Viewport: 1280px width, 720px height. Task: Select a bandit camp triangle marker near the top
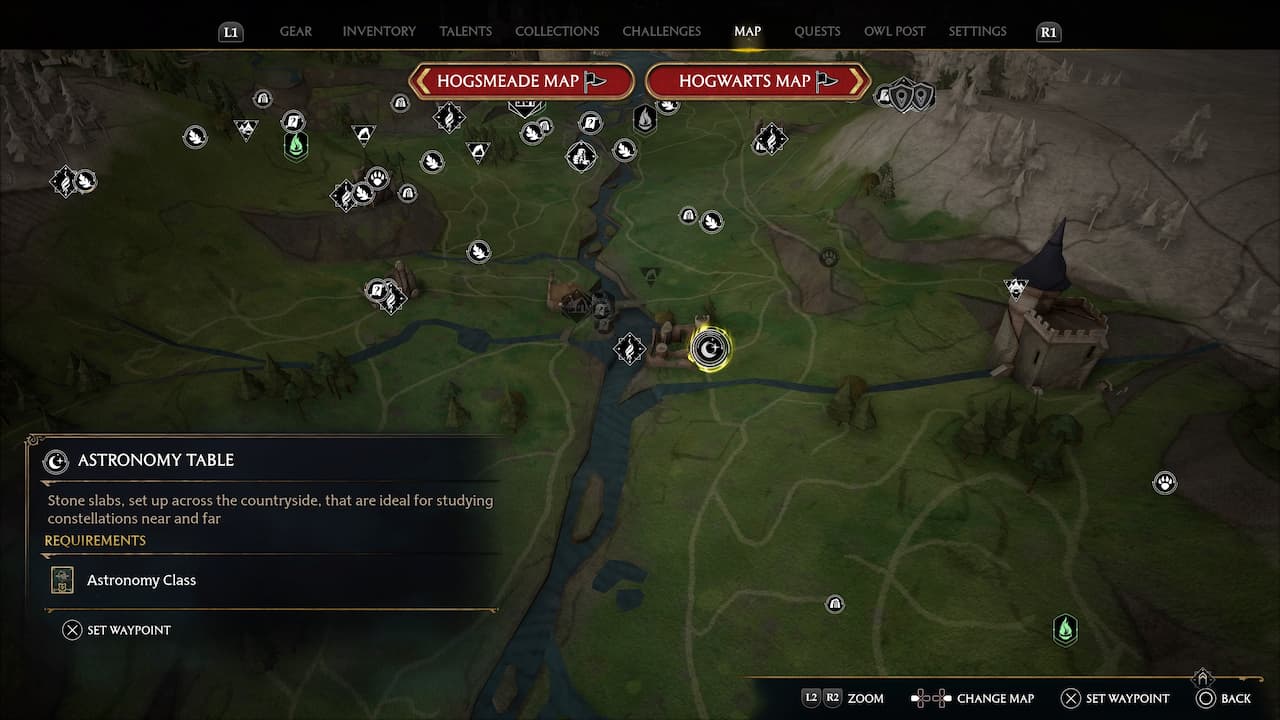tap(364, 132)
